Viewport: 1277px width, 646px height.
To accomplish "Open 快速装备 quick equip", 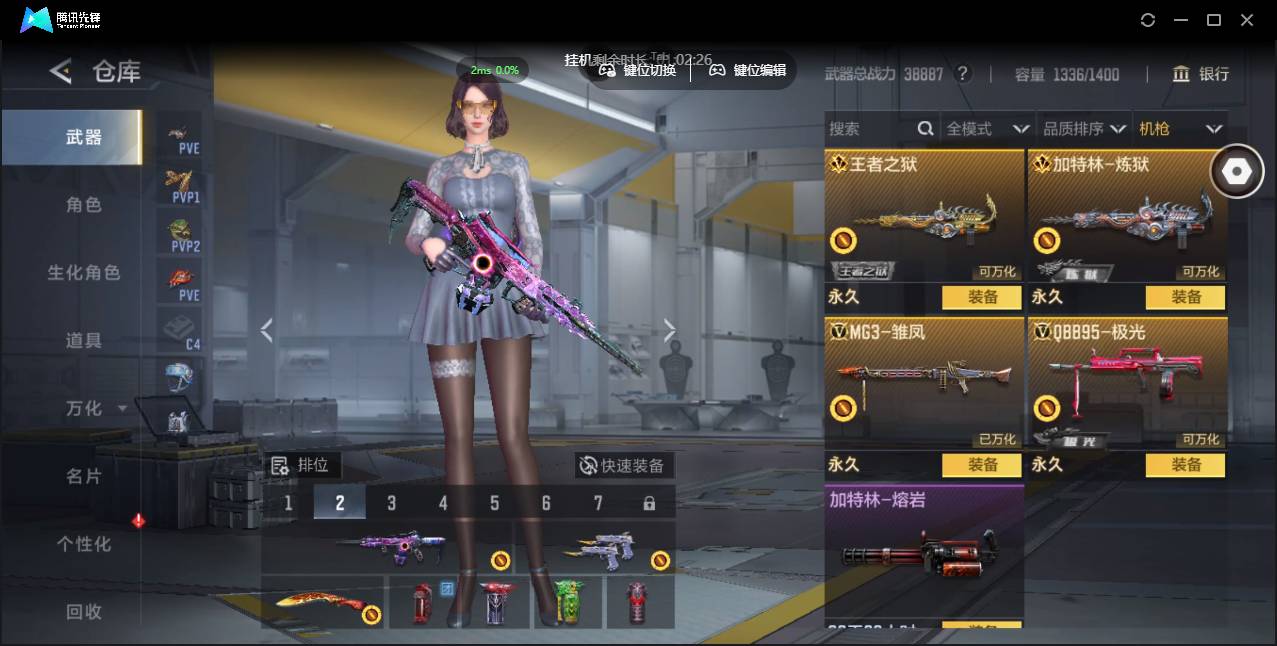I will pyautogui.click(x=622, y=466).
